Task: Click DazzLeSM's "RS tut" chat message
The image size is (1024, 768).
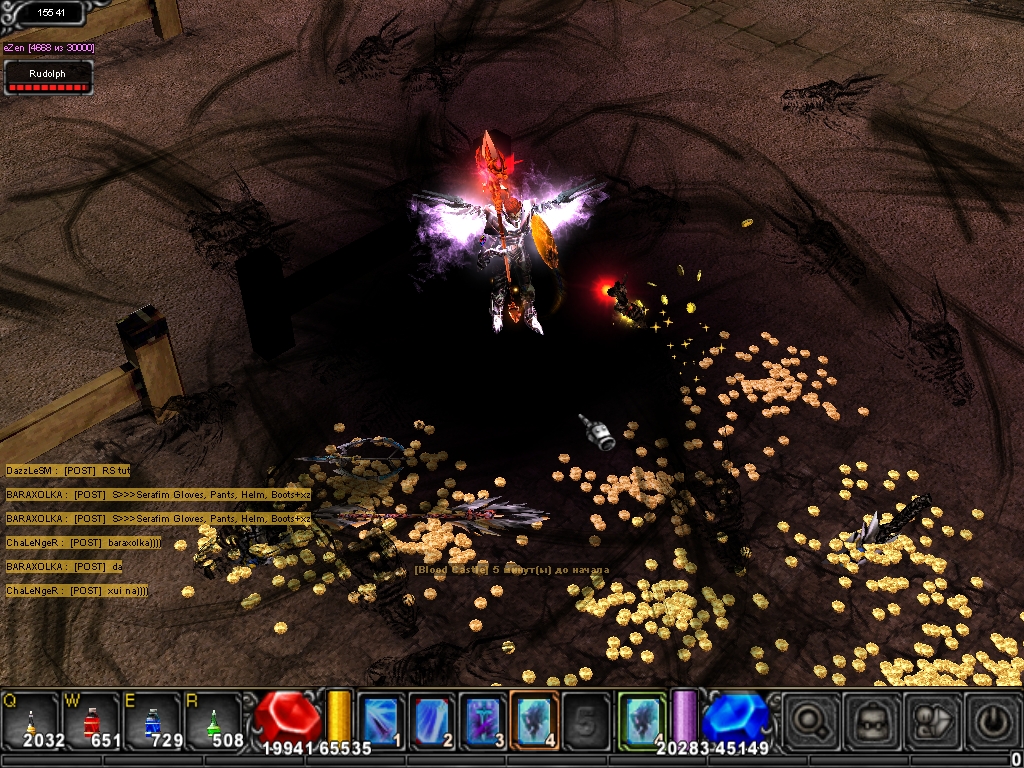Action: pyautogui.click(x=68, y=470)
